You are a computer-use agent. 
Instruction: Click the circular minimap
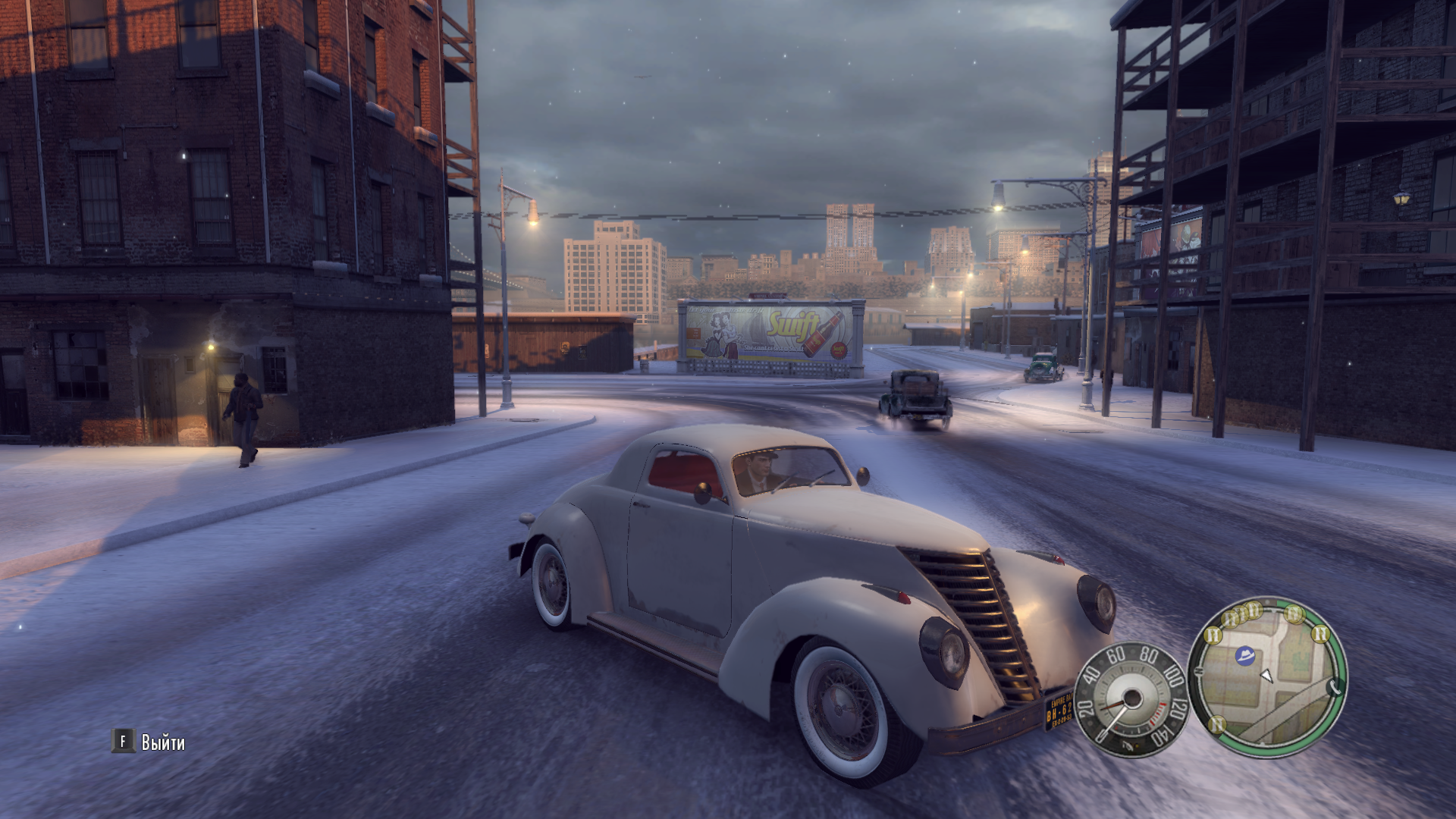1267,677
